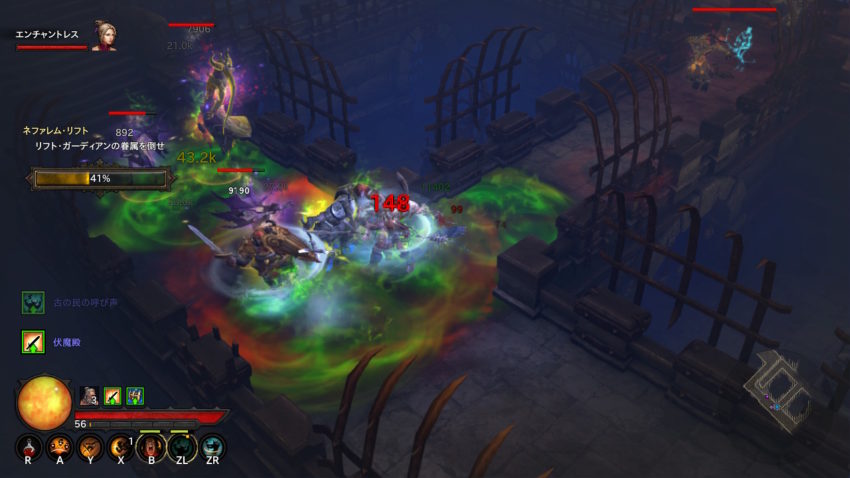Activate the dark teal skill on ZL

182,447
